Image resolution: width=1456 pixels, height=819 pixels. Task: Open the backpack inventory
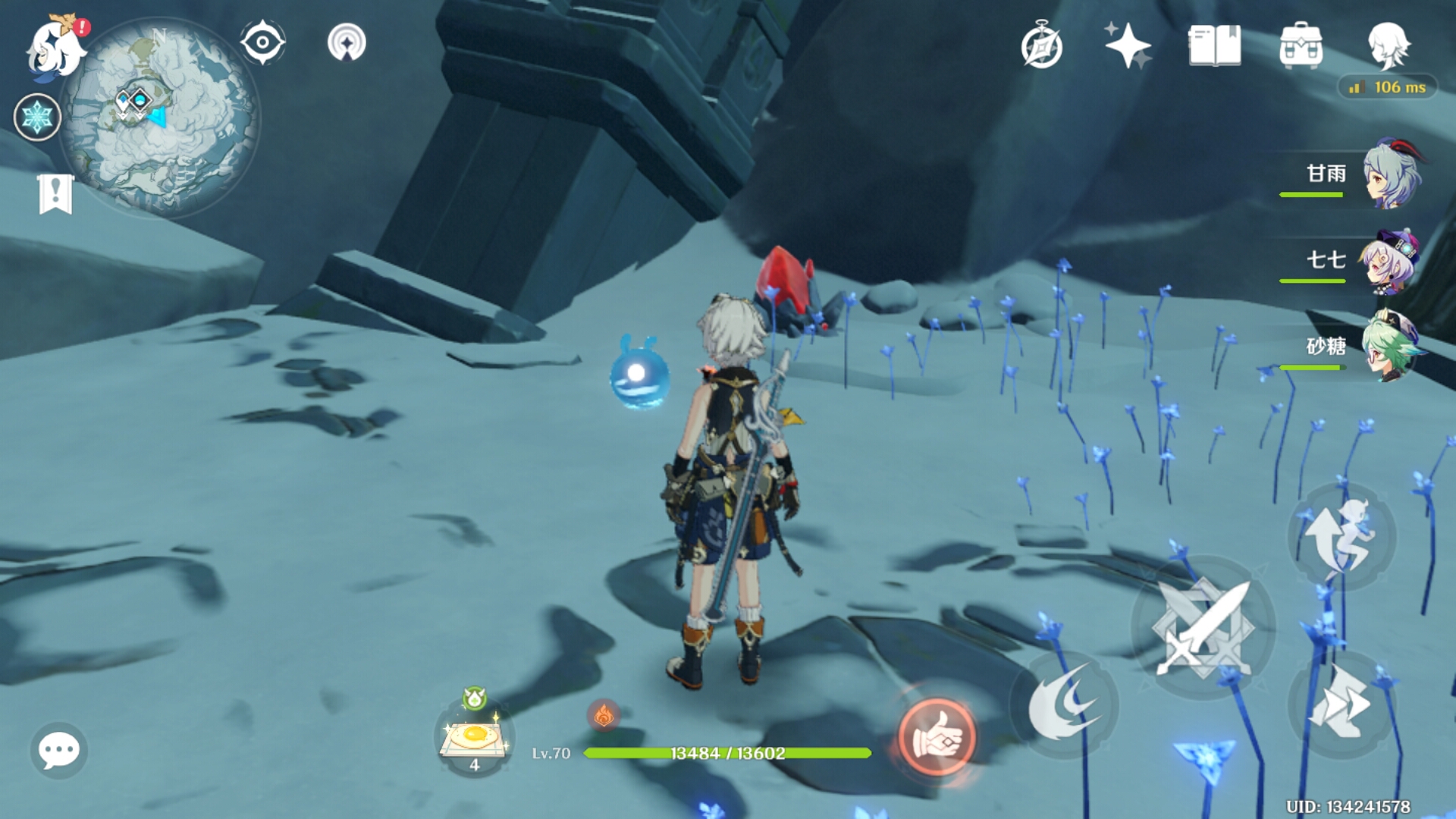(x=1301, y=45)
